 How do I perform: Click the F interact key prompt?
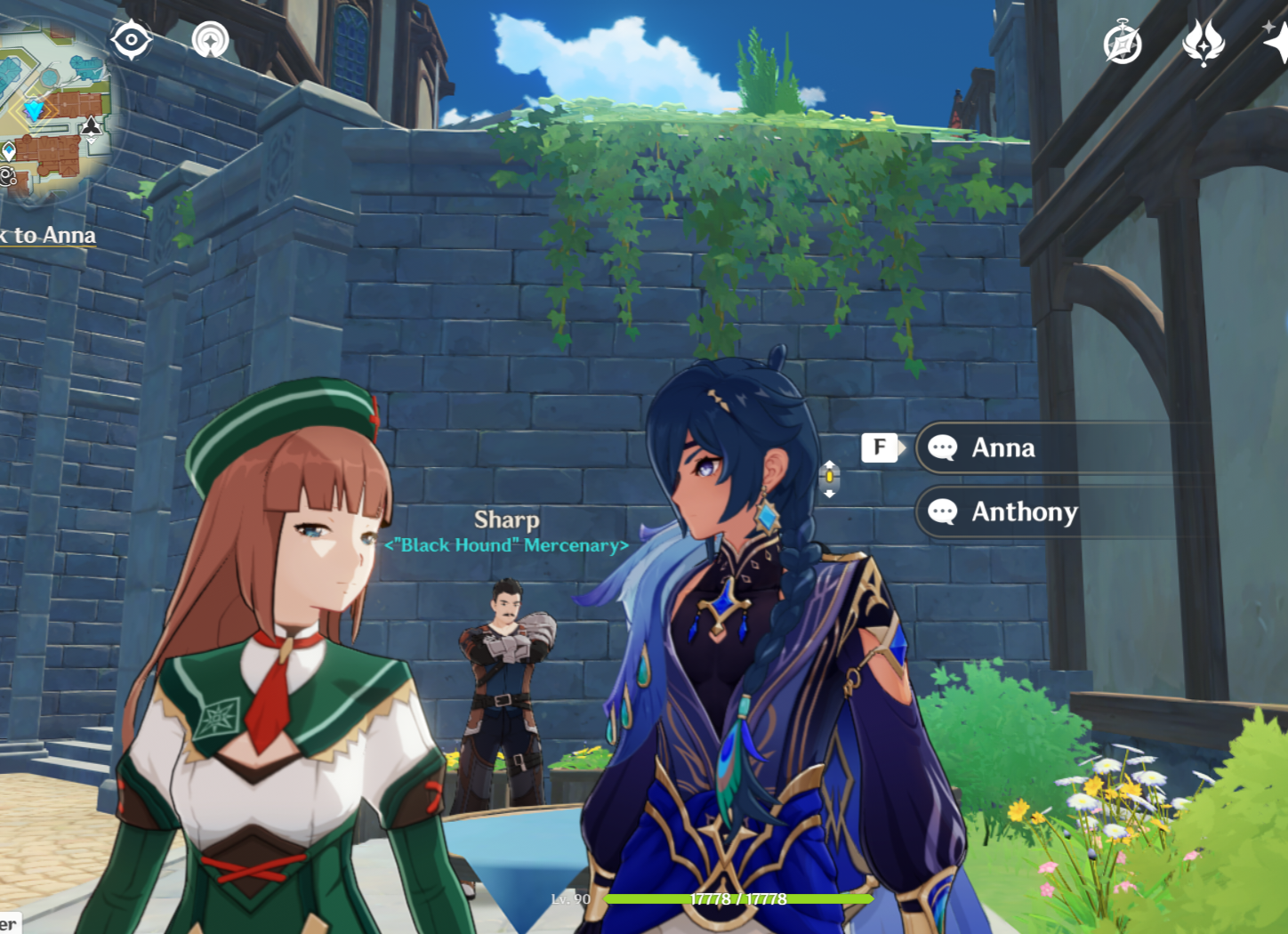click(879, 447)
